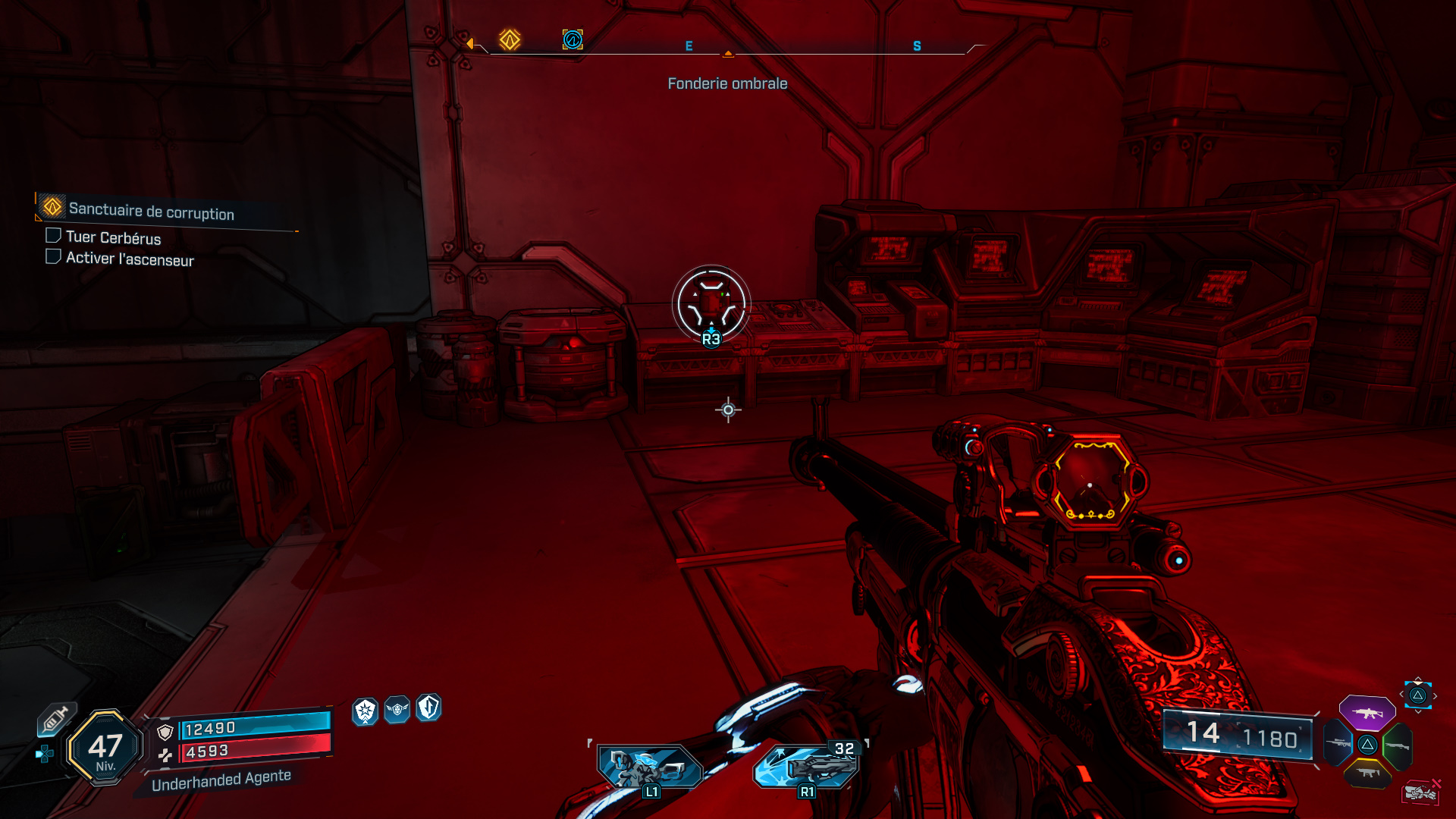Image resolution: width=1456 pixels, height=819 pixels.
Task: Use the R1 ordnance weapon icon
Action: (807, 767)
